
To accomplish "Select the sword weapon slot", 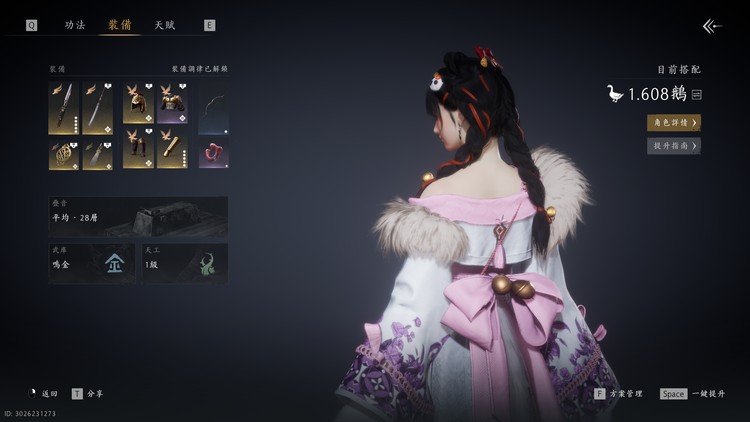I will pos(63,109).
